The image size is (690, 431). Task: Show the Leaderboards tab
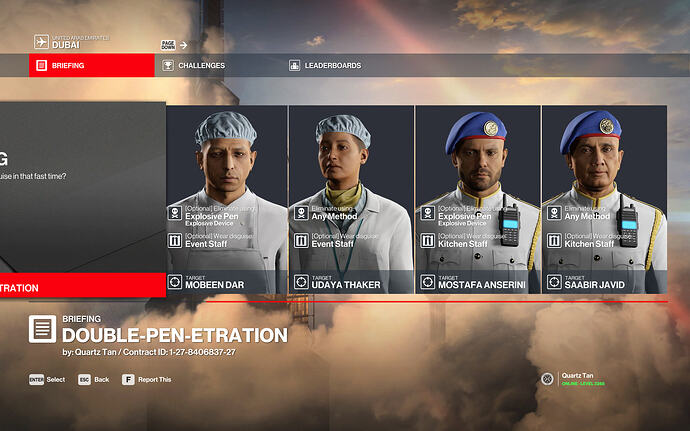tap(331, 66)
